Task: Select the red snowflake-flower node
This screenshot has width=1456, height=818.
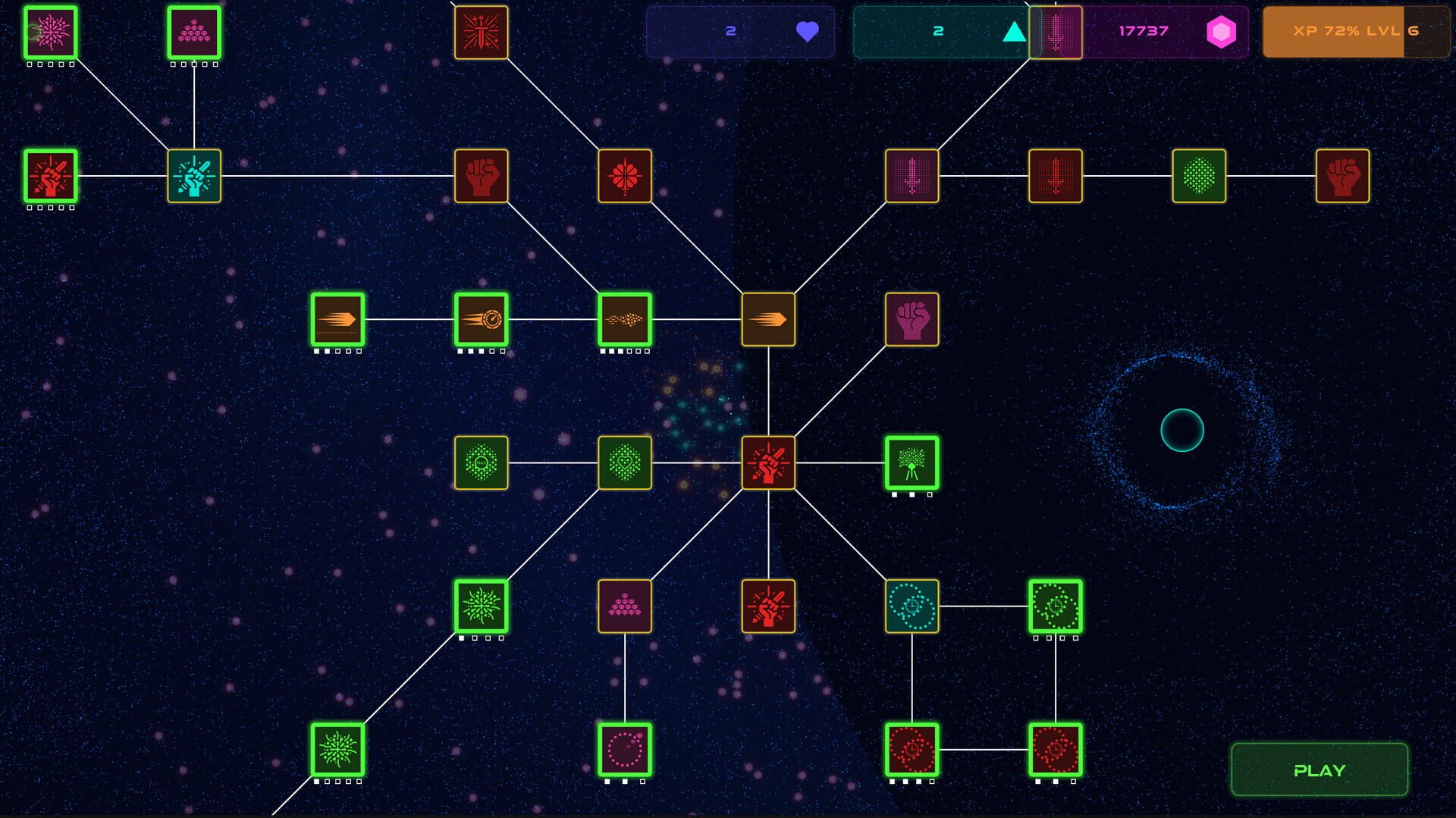Action: point(624,176)
